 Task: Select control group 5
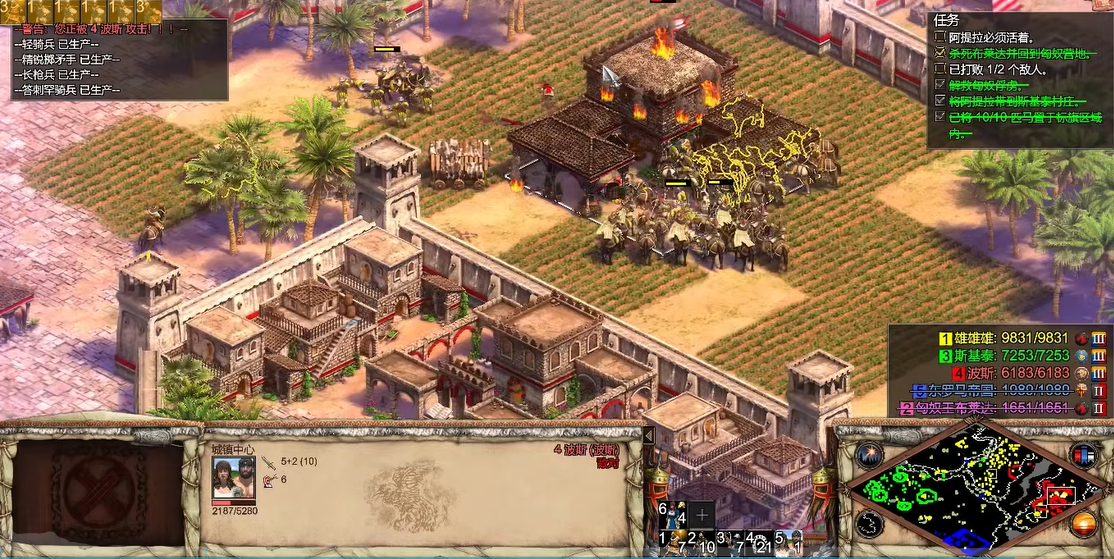click(788, 542)
